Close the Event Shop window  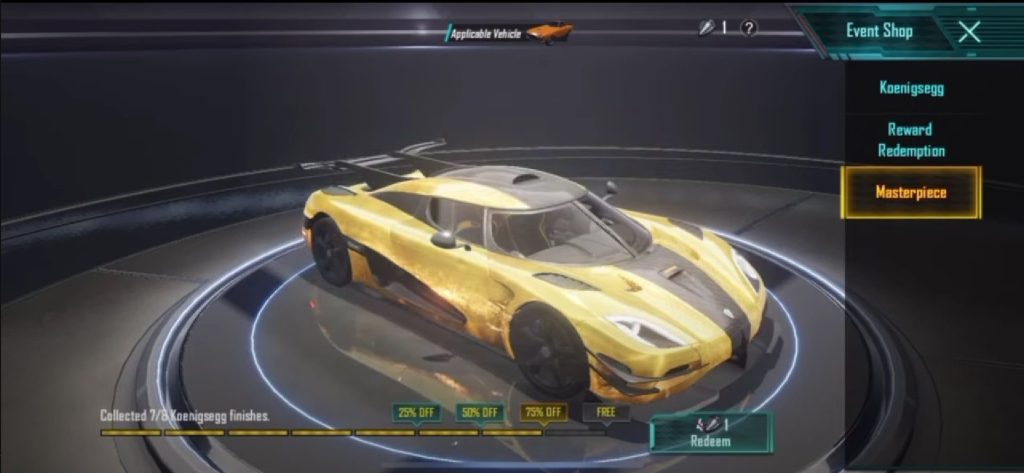968,31
